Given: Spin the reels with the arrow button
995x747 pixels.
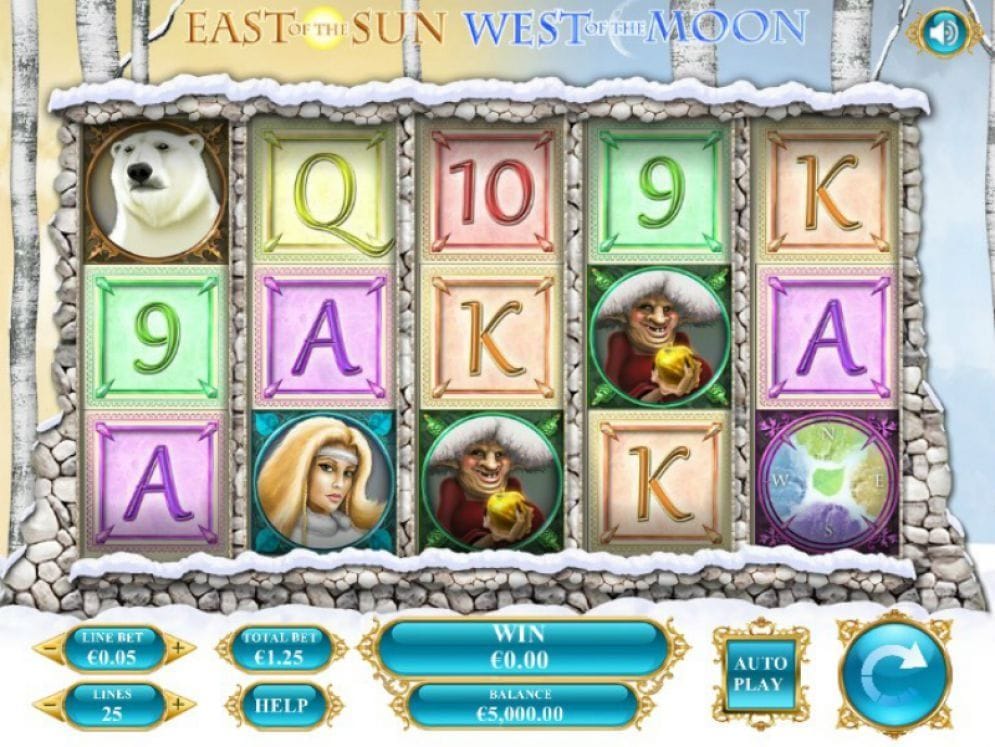Looking at the screenshot, I should tap(894, 673).
